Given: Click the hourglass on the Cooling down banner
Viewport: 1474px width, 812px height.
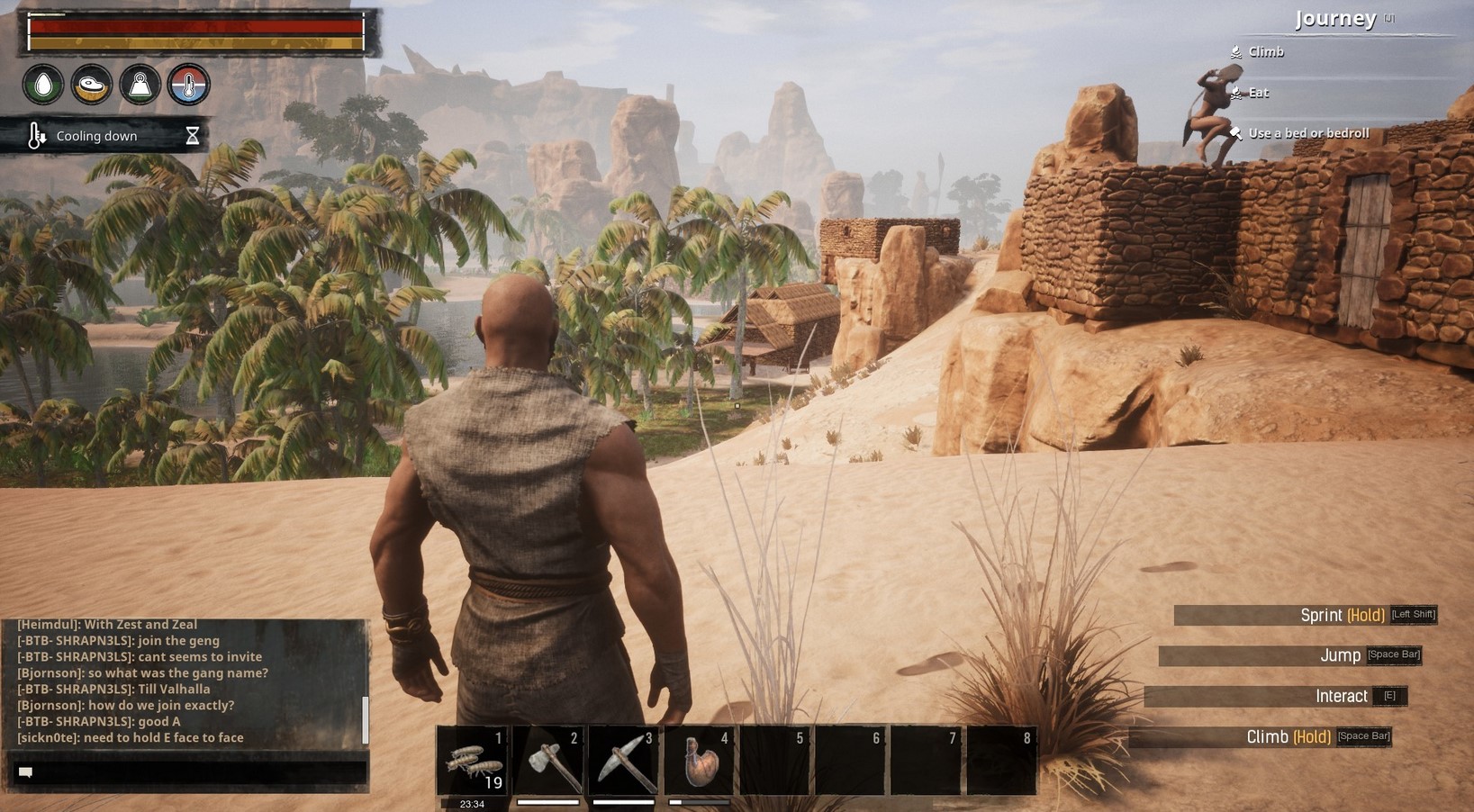Looking at the screenshot, I should 192,135.
